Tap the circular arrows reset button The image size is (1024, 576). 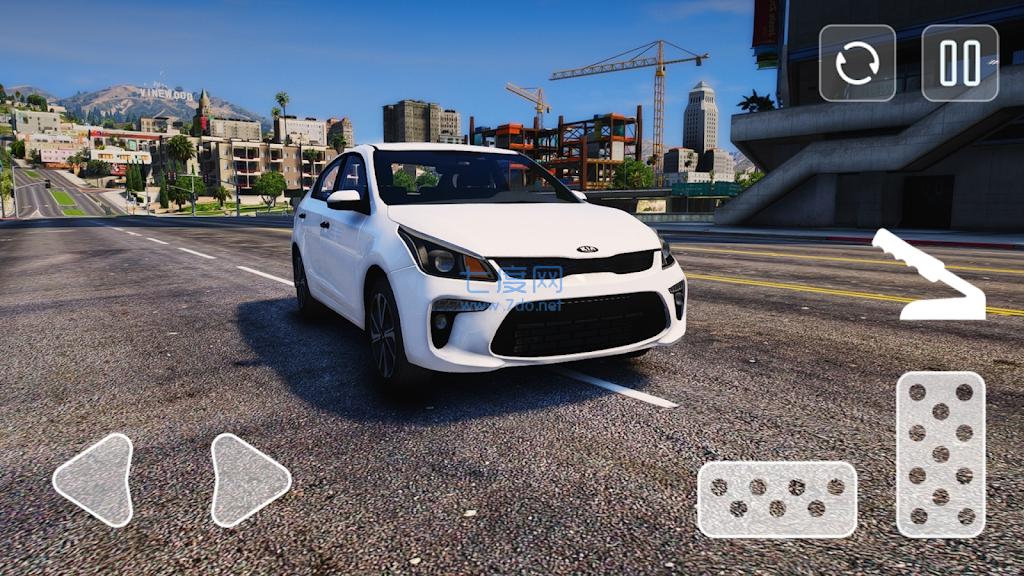pyautogui.click(x=857, y=63)
